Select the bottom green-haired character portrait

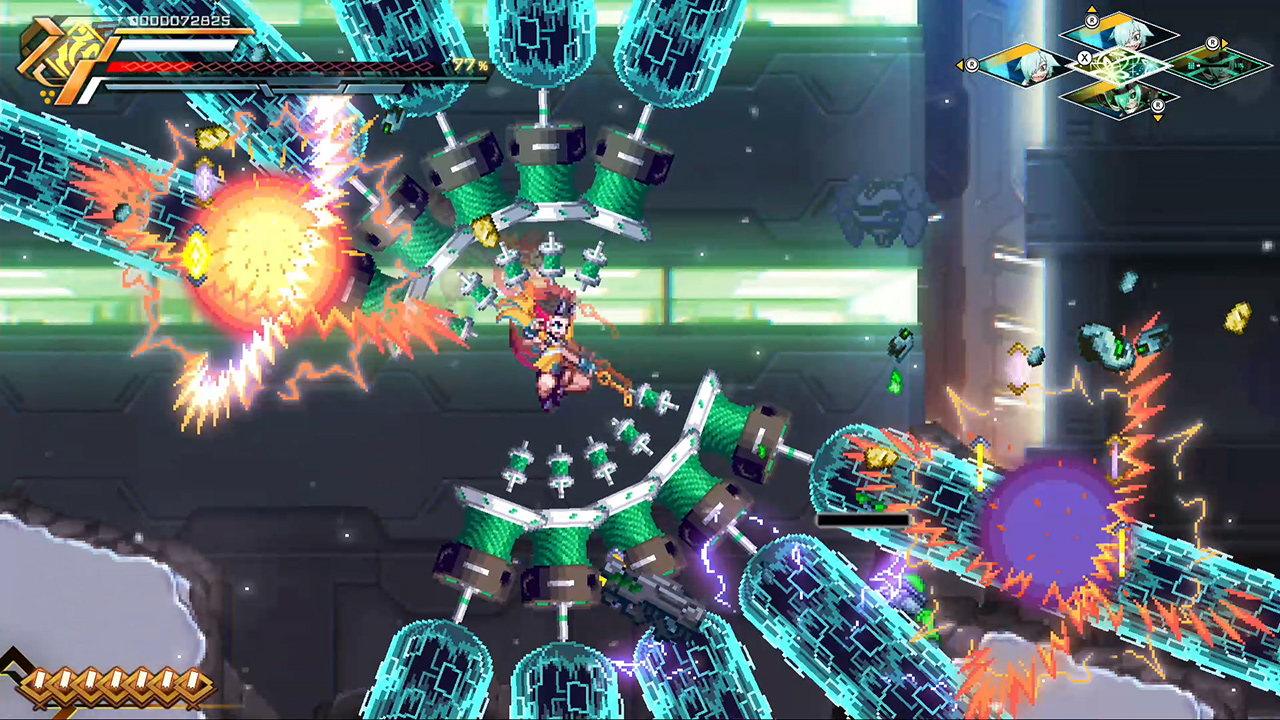pos(1116,100)
